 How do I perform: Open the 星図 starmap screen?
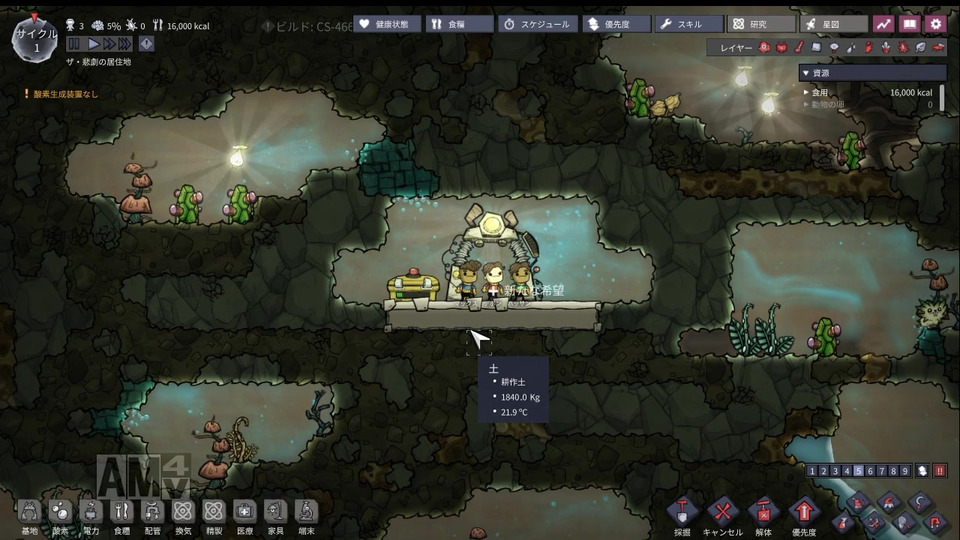(x=833, y=23)
